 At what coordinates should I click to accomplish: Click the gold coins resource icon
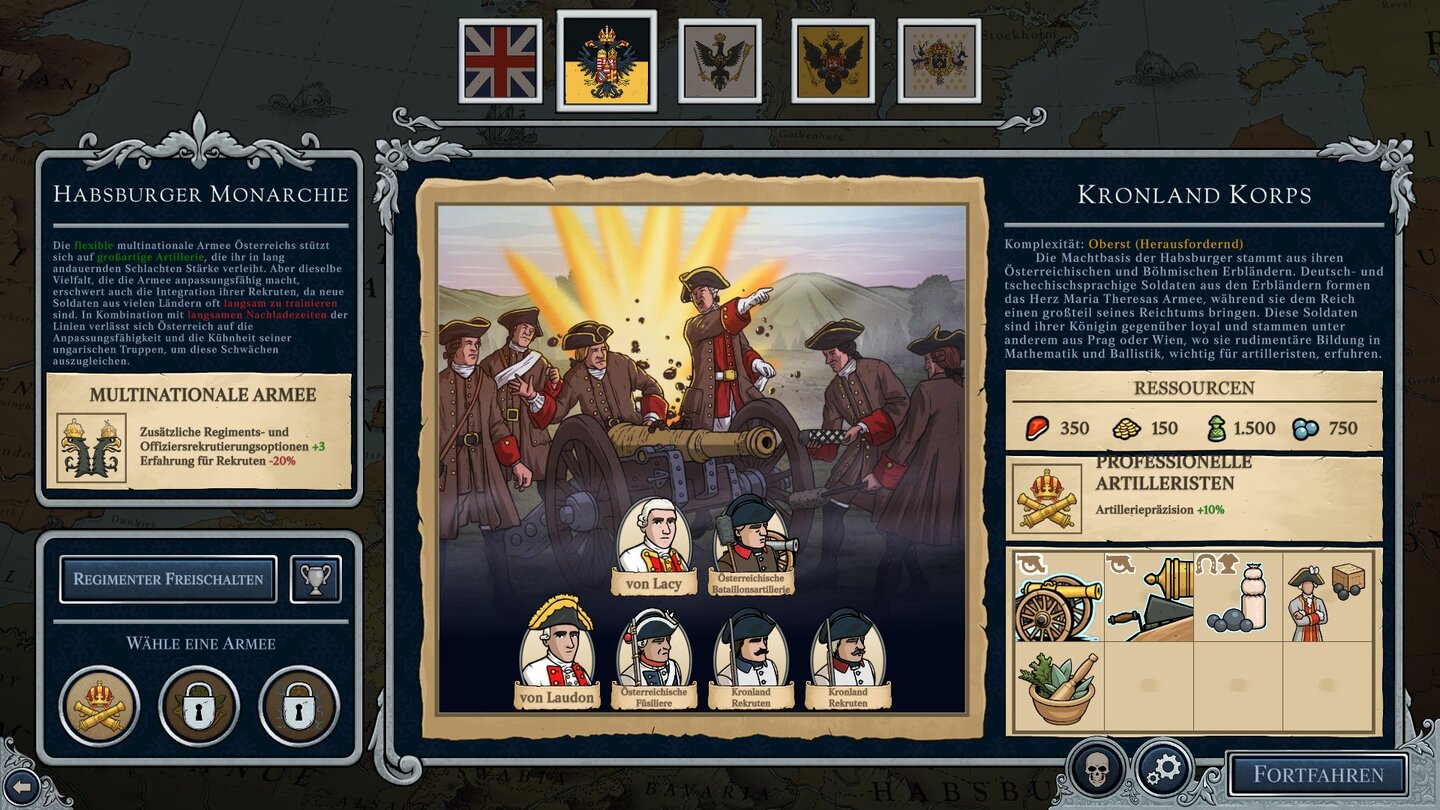[x=1125, y=428]
